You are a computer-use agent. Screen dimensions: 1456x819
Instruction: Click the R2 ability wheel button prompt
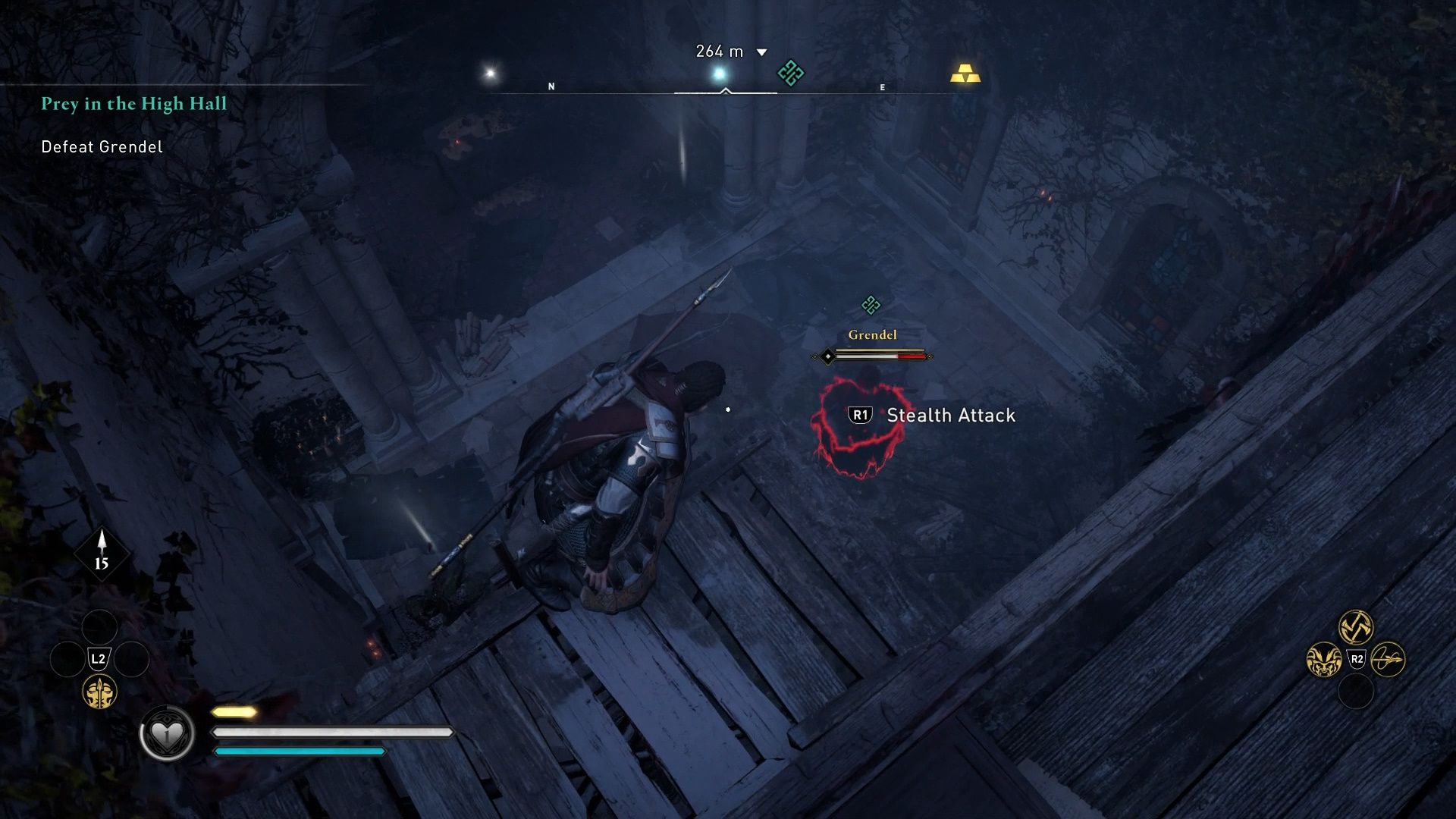point(1357,658)
